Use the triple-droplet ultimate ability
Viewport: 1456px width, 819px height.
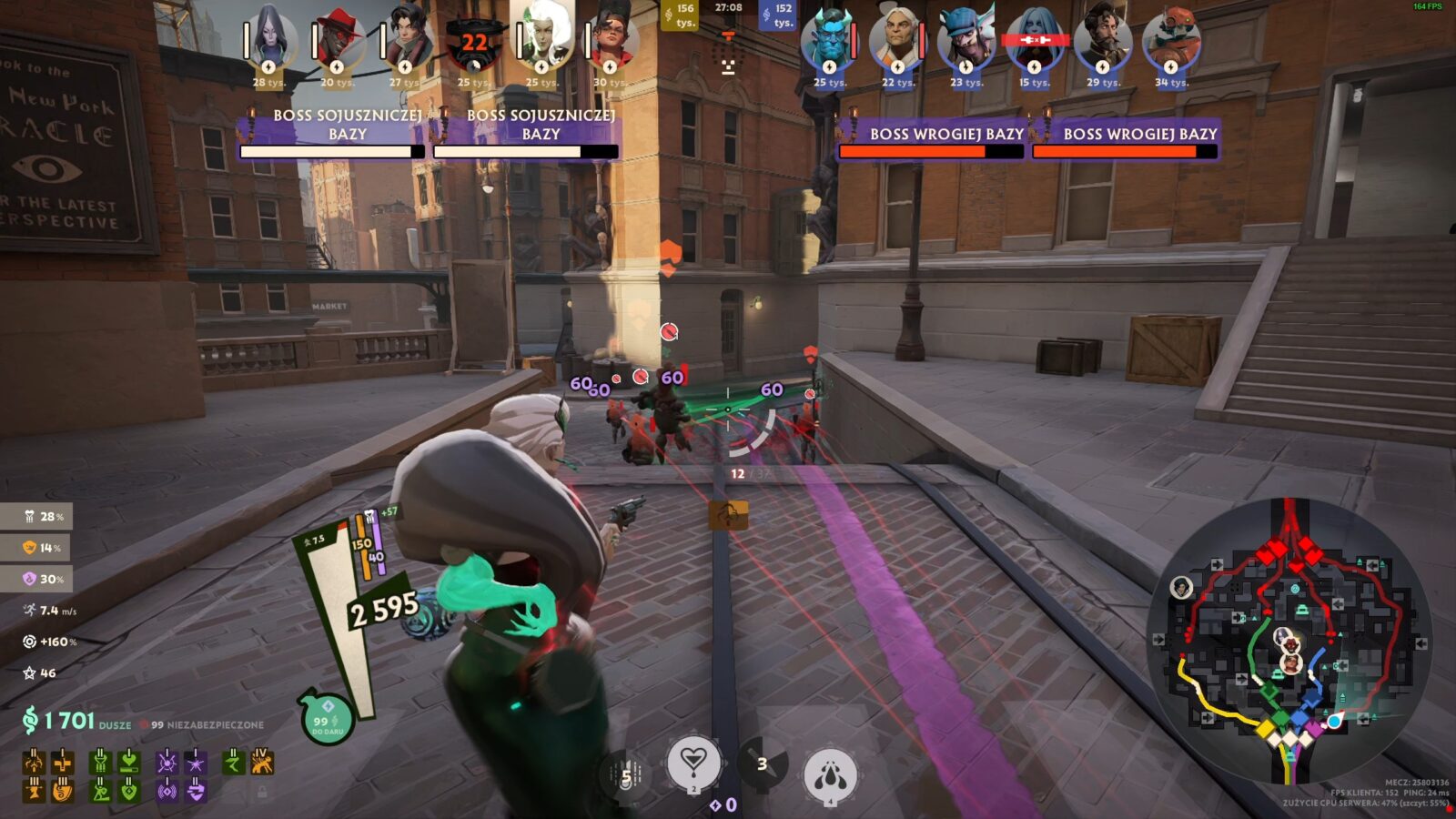(829, 775)
